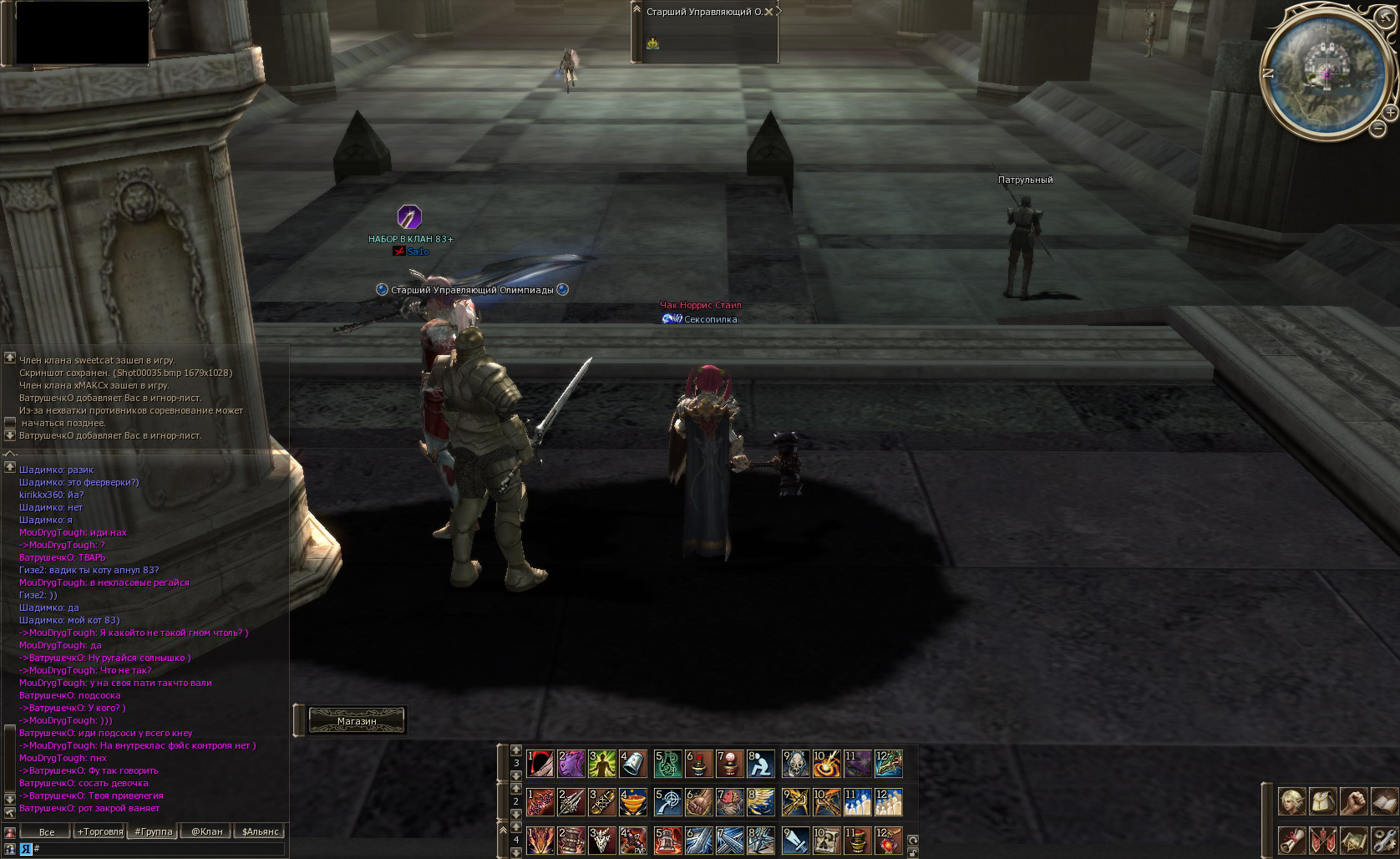Use the sit-down action in hotbar slot 8

coord(760,763)
